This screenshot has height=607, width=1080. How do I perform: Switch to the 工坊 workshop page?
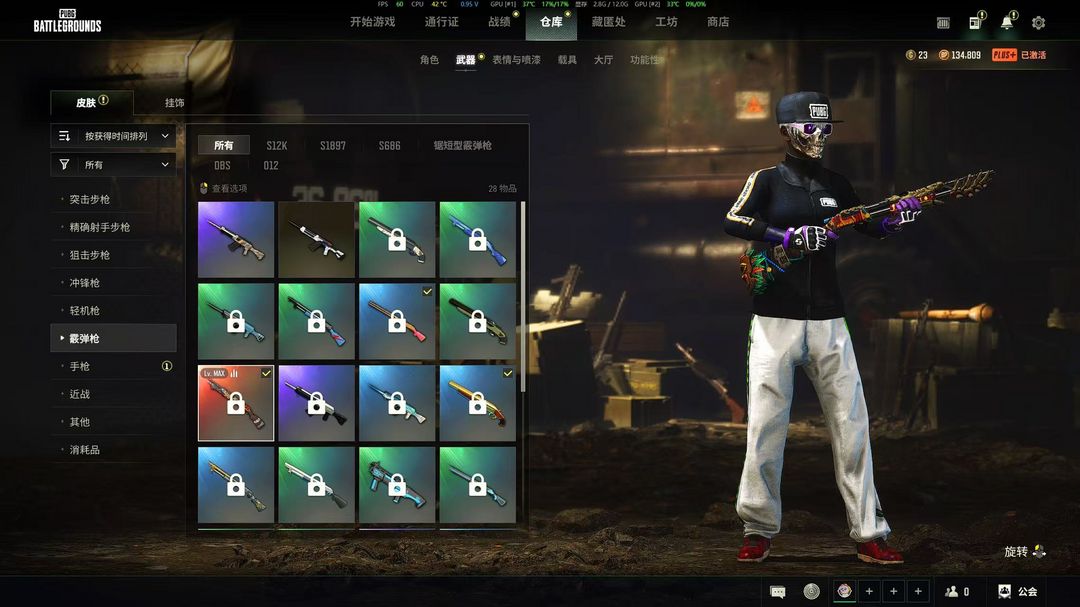click(666, 22)
